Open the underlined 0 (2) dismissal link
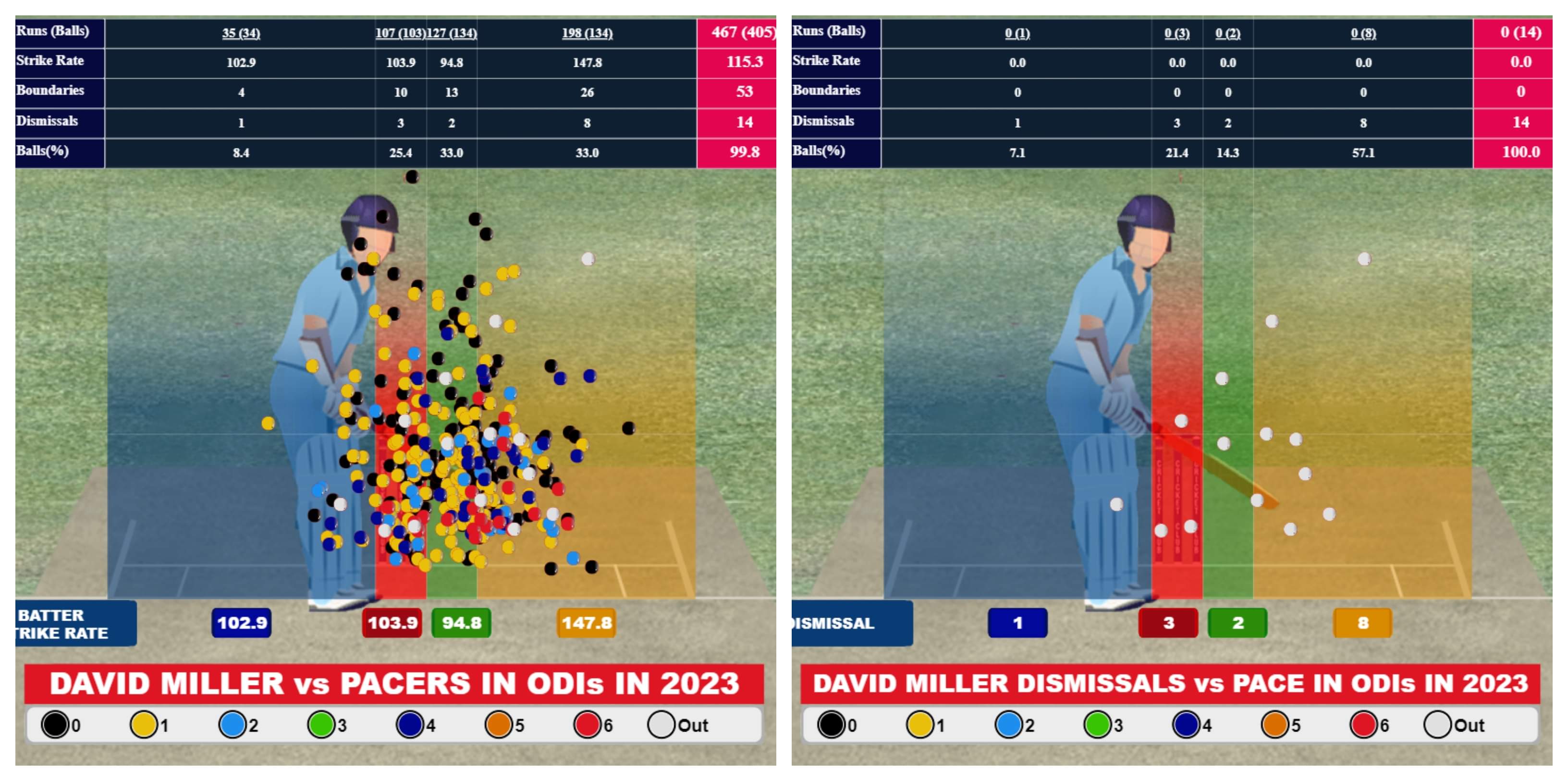 pyautogui.click(x=1228, y=33)
